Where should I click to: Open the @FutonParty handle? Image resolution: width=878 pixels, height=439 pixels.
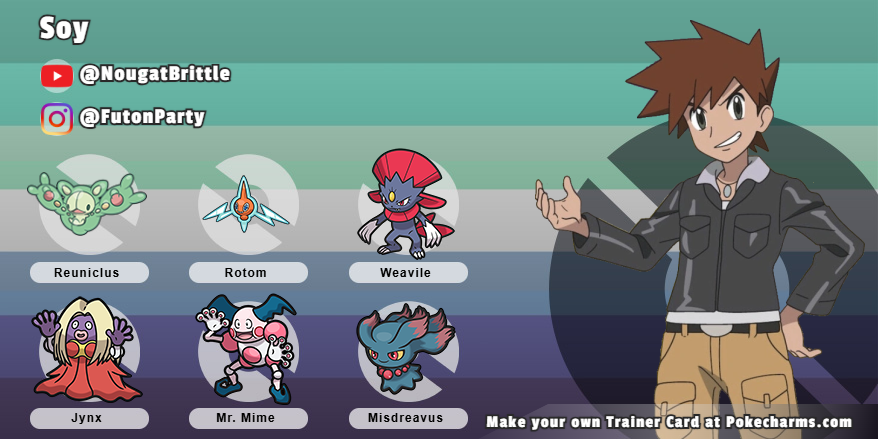[x=142, y=117]
